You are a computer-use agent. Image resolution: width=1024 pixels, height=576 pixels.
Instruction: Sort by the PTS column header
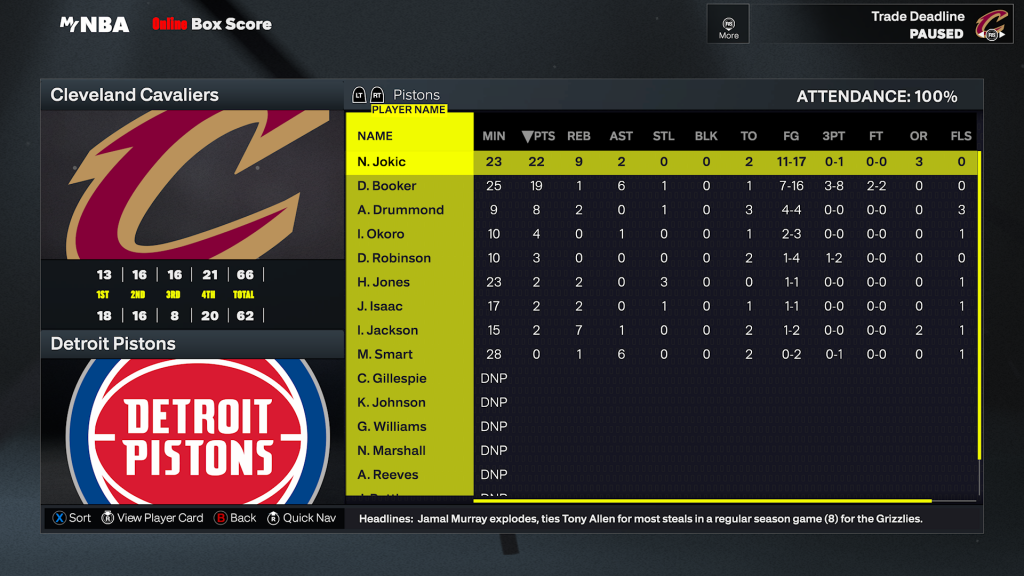(539, 136)
